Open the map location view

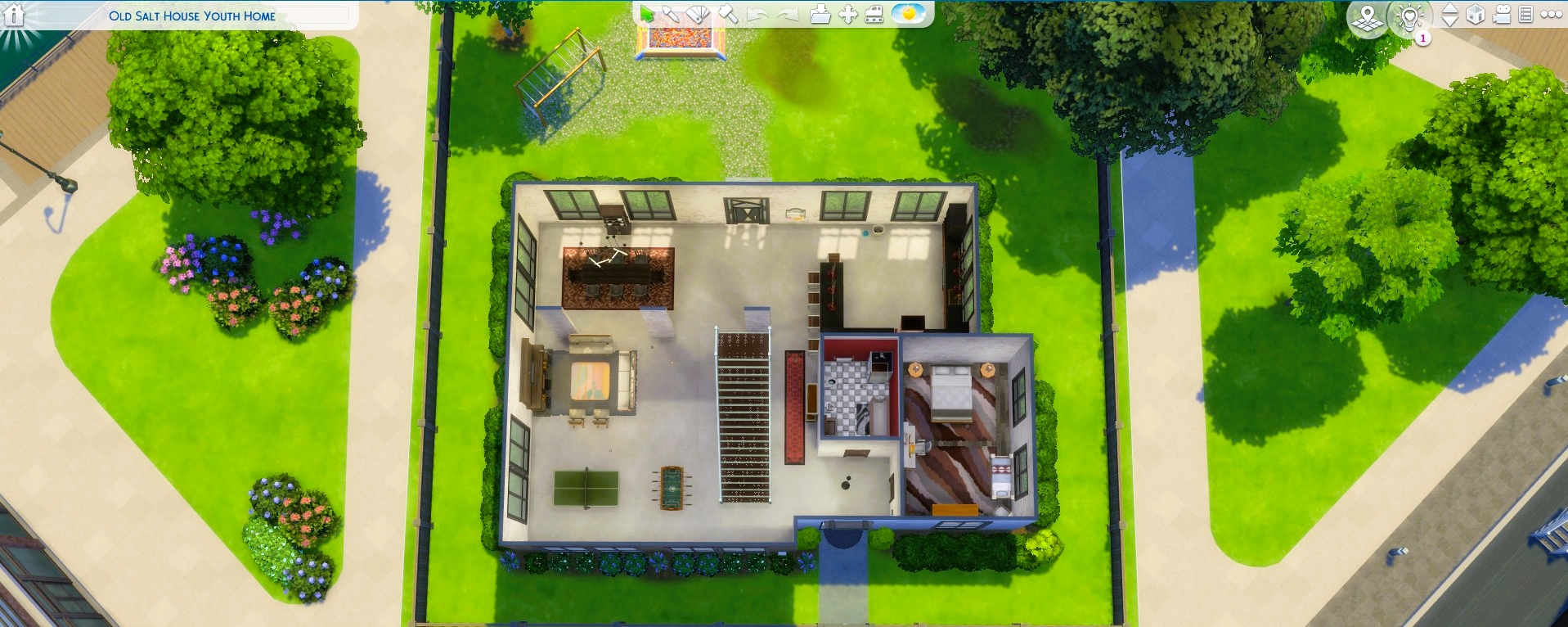pos(1368,16)
